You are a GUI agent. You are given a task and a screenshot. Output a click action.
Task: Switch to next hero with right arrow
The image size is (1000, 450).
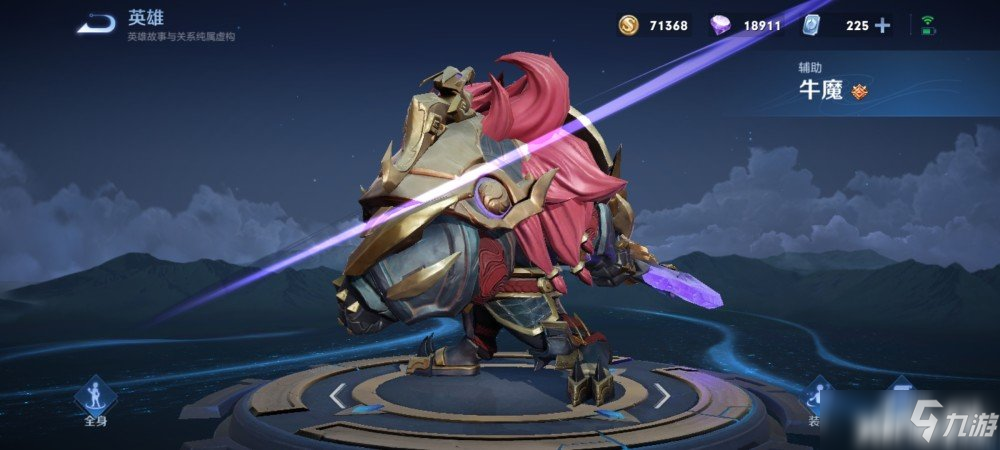(662, 396)
